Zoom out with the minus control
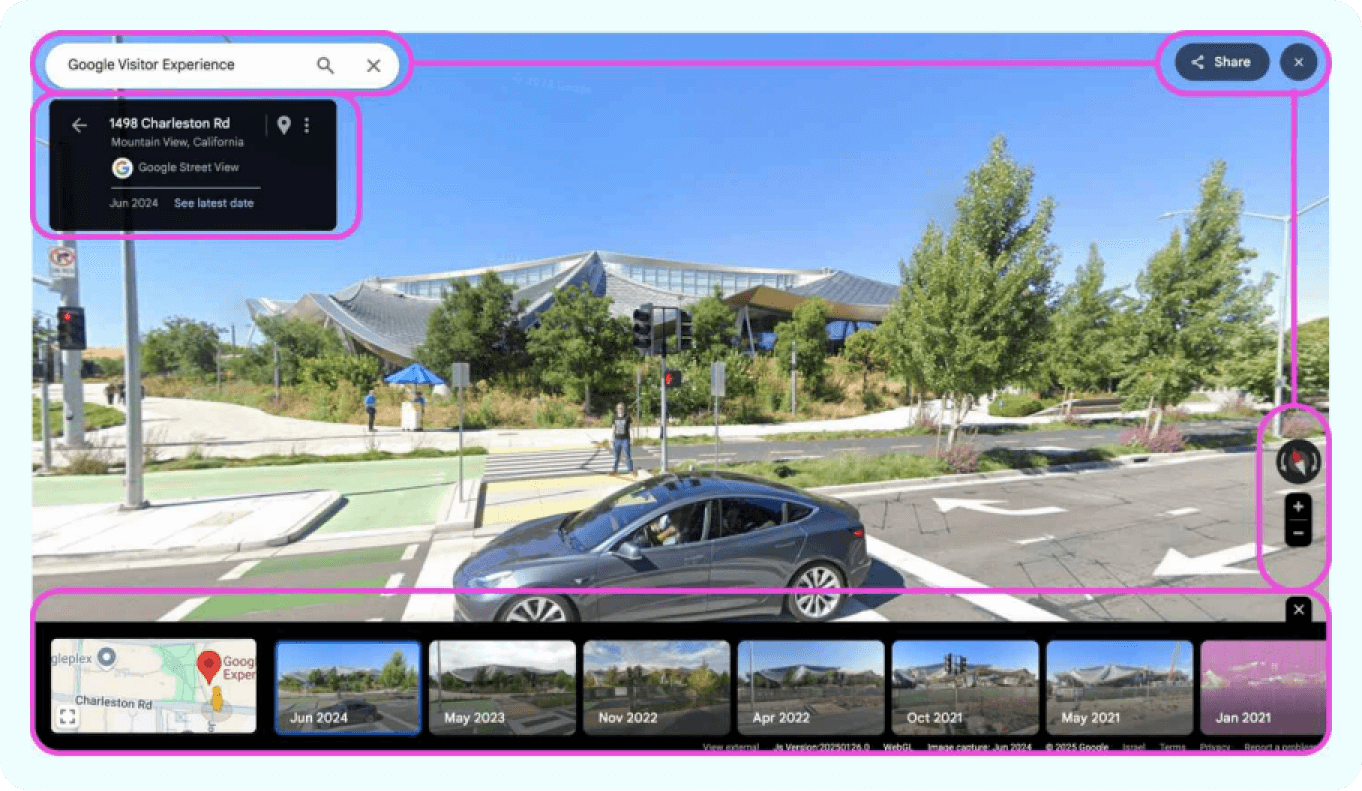 (x=1296, y=534)
